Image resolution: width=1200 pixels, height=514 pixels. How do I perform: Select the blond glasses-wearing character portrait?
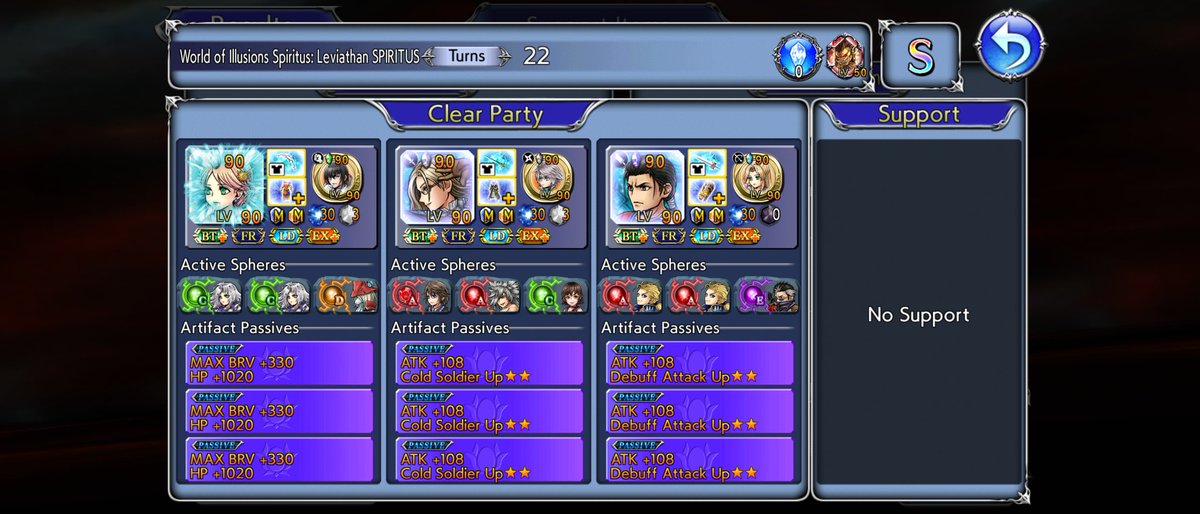436,184
